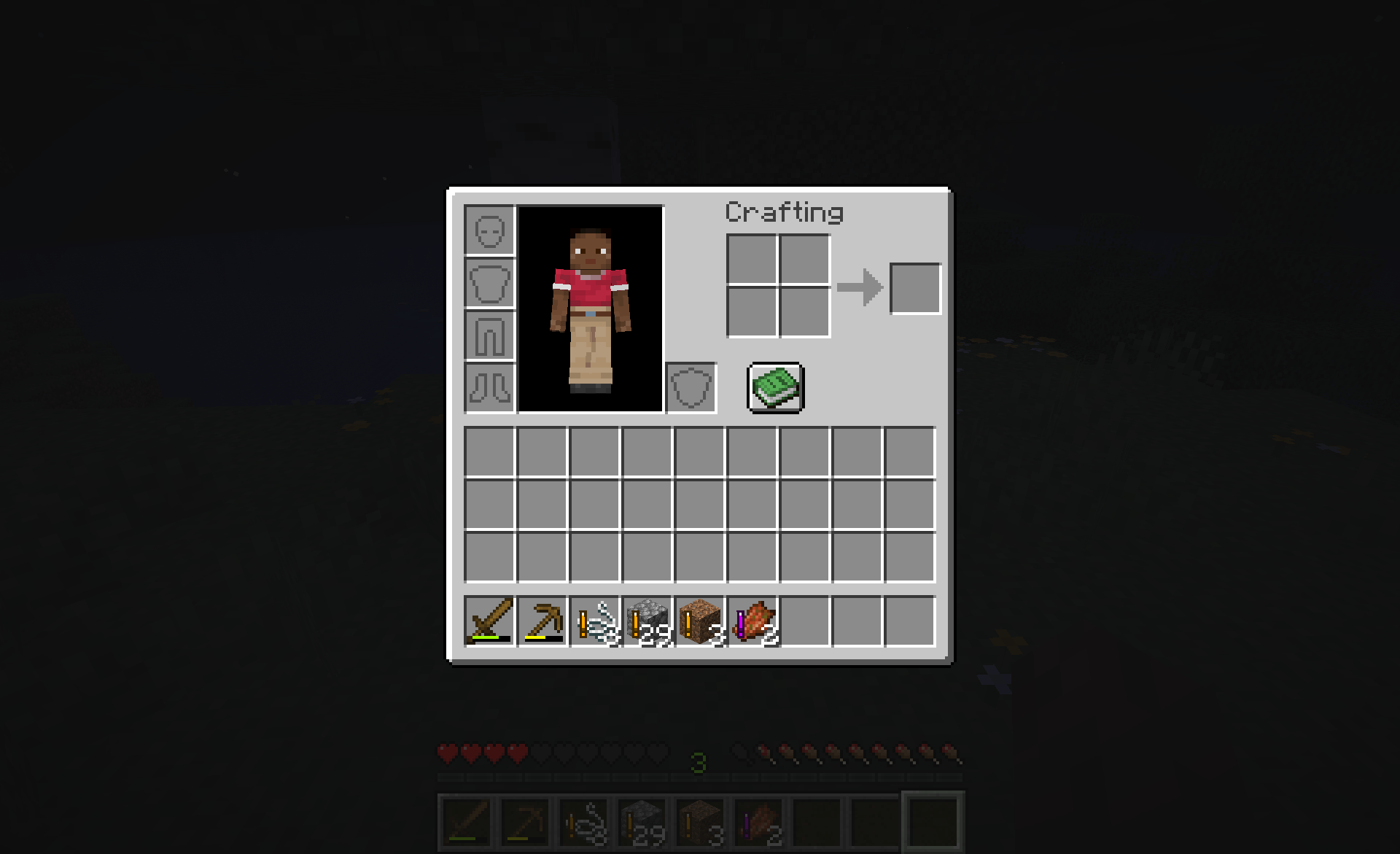Open the green recipe book

tap(775, 387)
